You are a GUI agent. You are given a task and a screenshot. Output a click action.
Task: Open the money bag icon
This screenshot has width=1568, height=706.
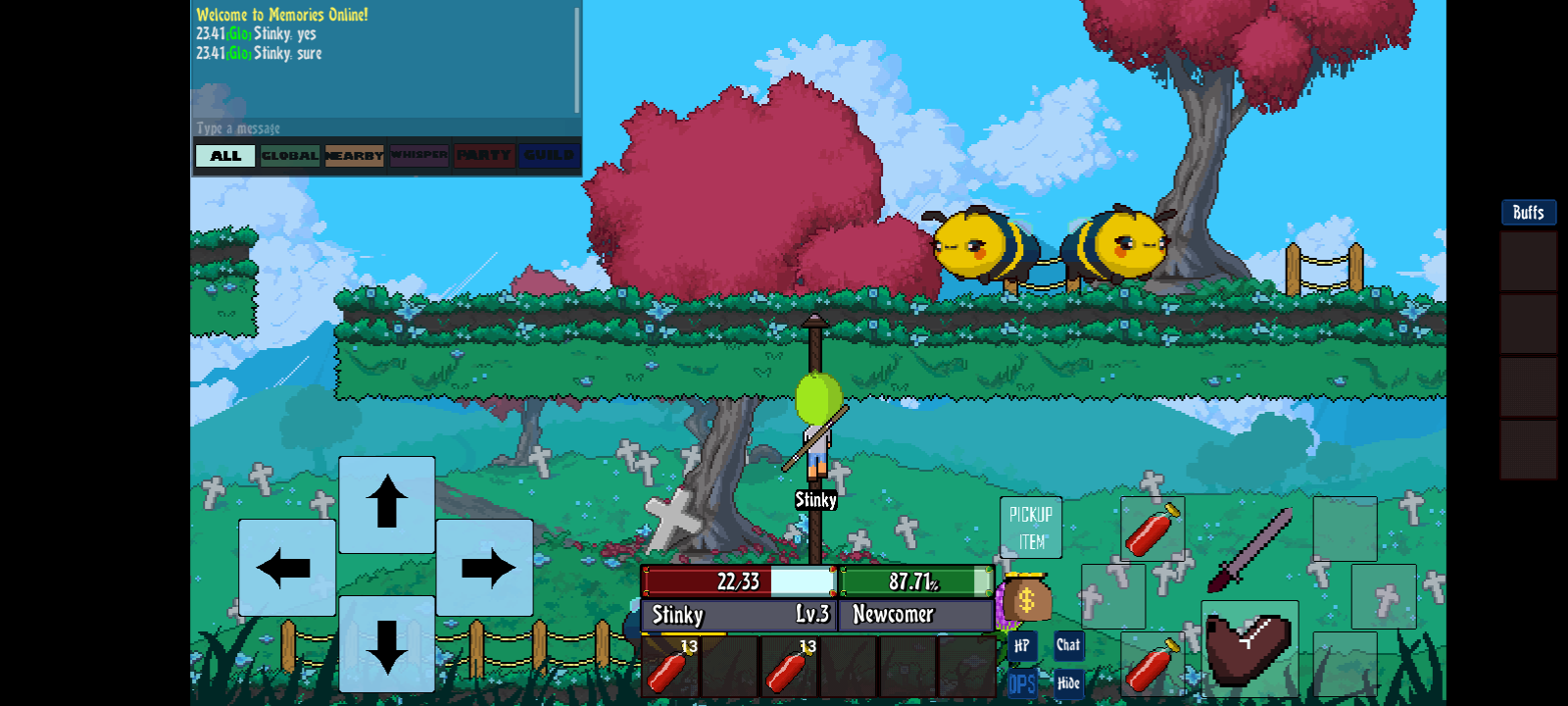click(1026, 598)
